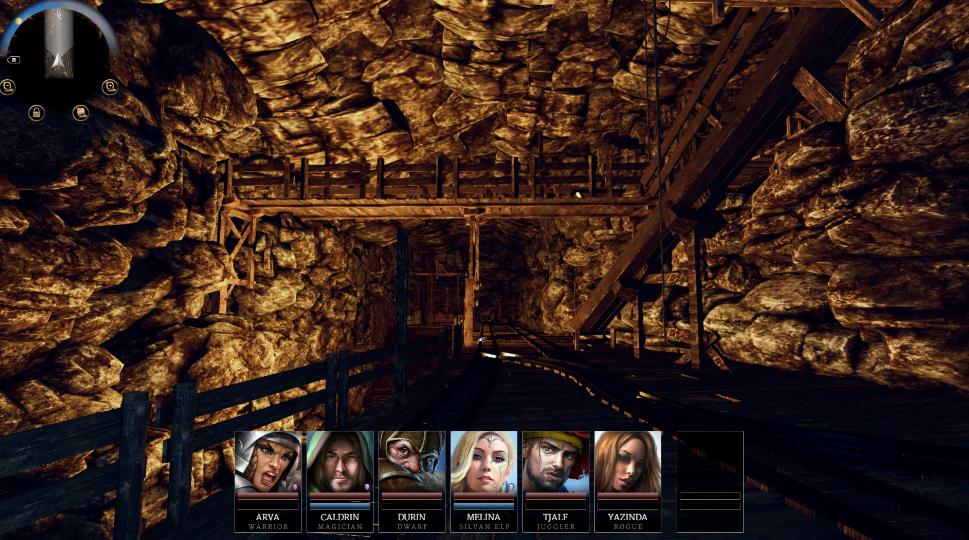
Task: Toggle the minimap padlock lock button
Action: pos(36,112)
